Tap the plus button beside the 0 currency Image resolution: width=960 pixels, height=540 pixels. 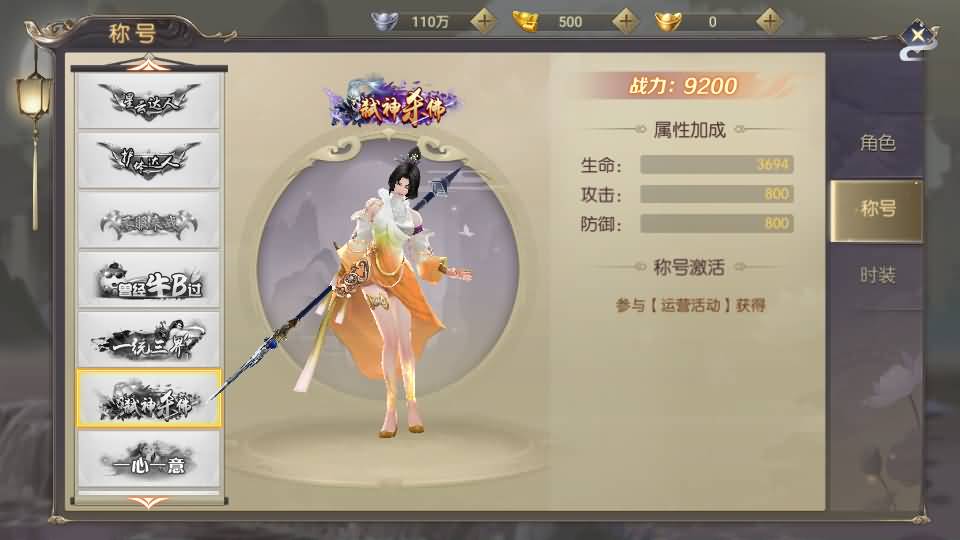coord(769,20)
